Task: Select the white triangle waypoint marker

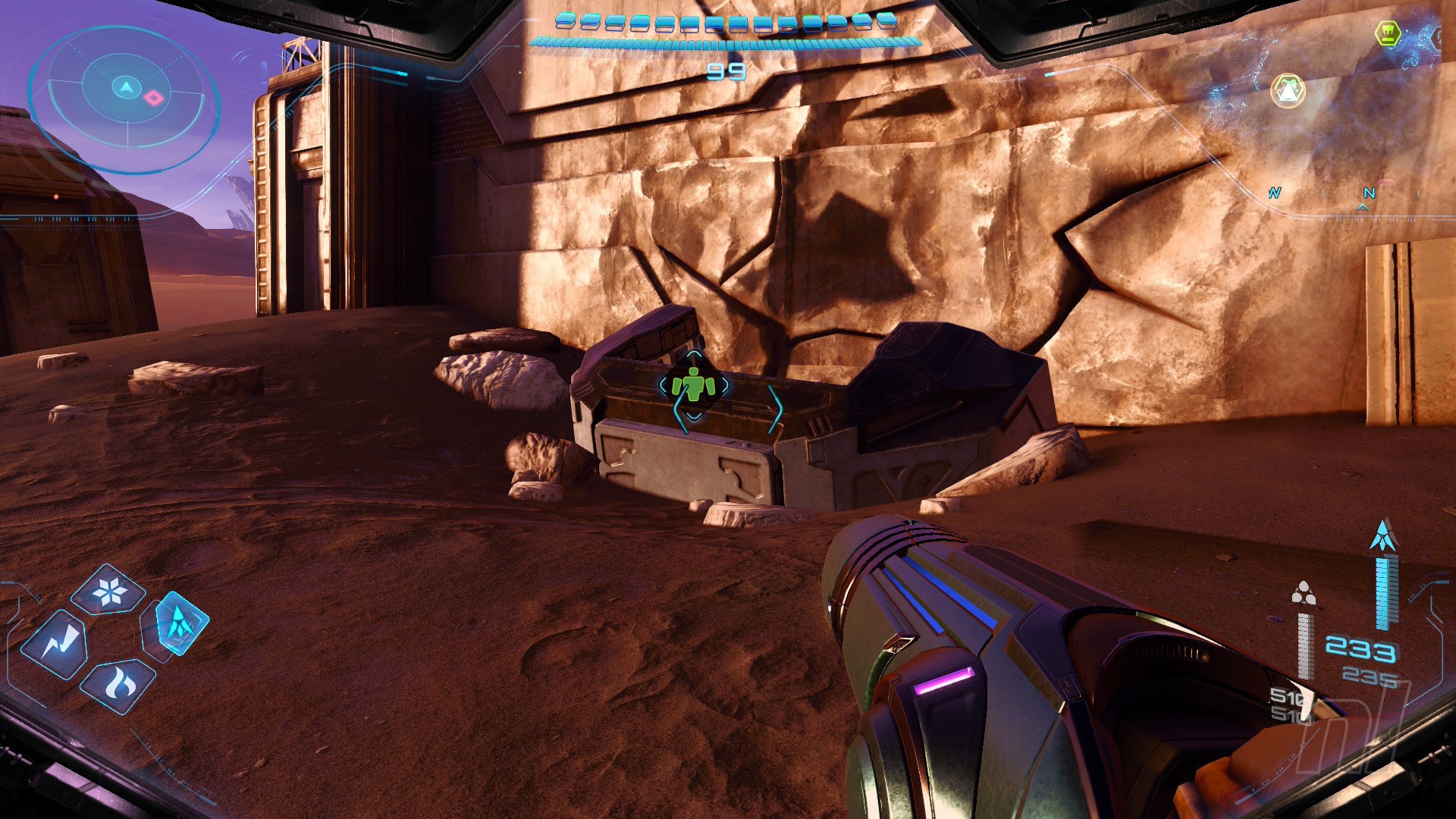Action: point(1288,91)
